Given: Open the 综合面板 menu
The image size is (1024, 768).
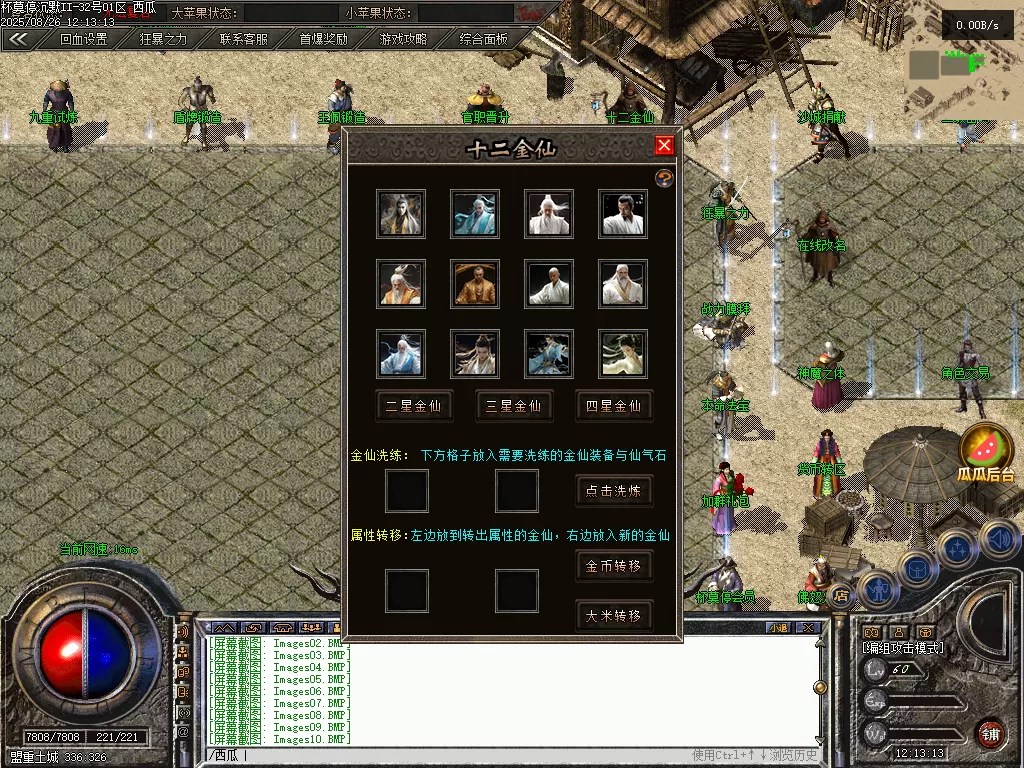Looking at the screenshot, I should coord(483,40).
